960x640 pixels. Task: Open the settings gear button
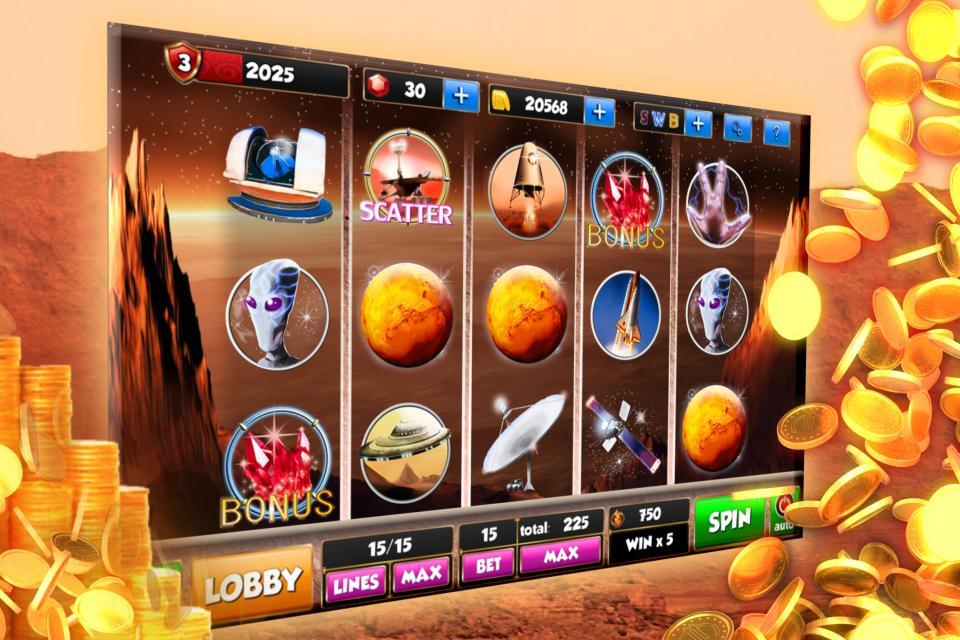tap(738, 128)
